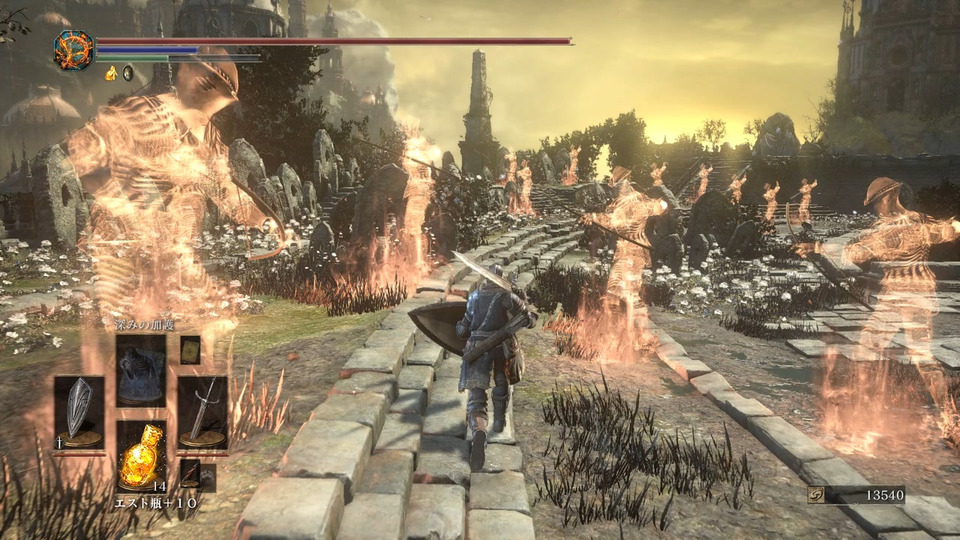Inspect the grey ring status icon

click(x=128, y=72)
